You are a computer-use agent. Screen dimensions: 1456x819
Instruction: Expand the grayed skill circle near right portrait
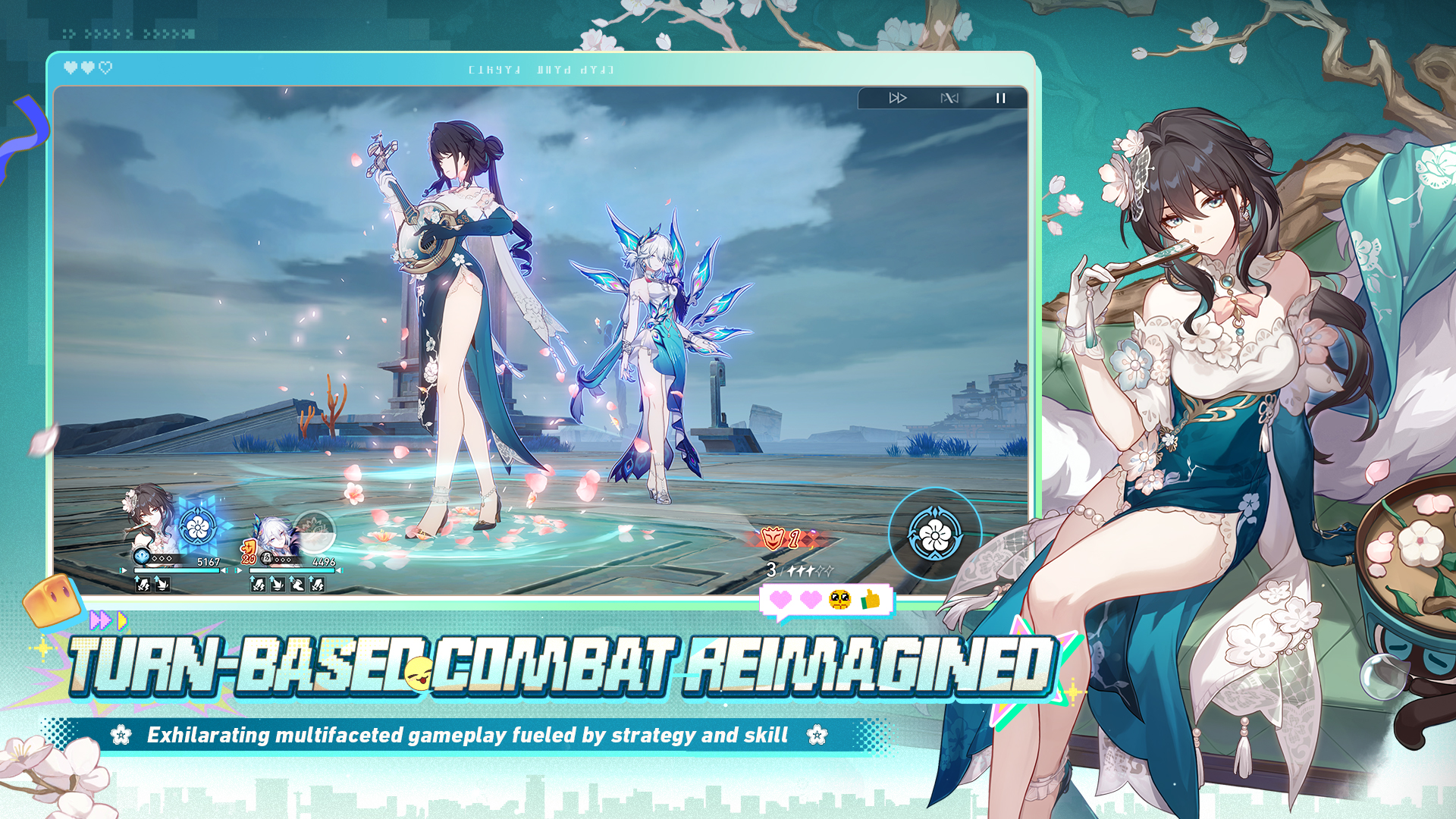315,530
